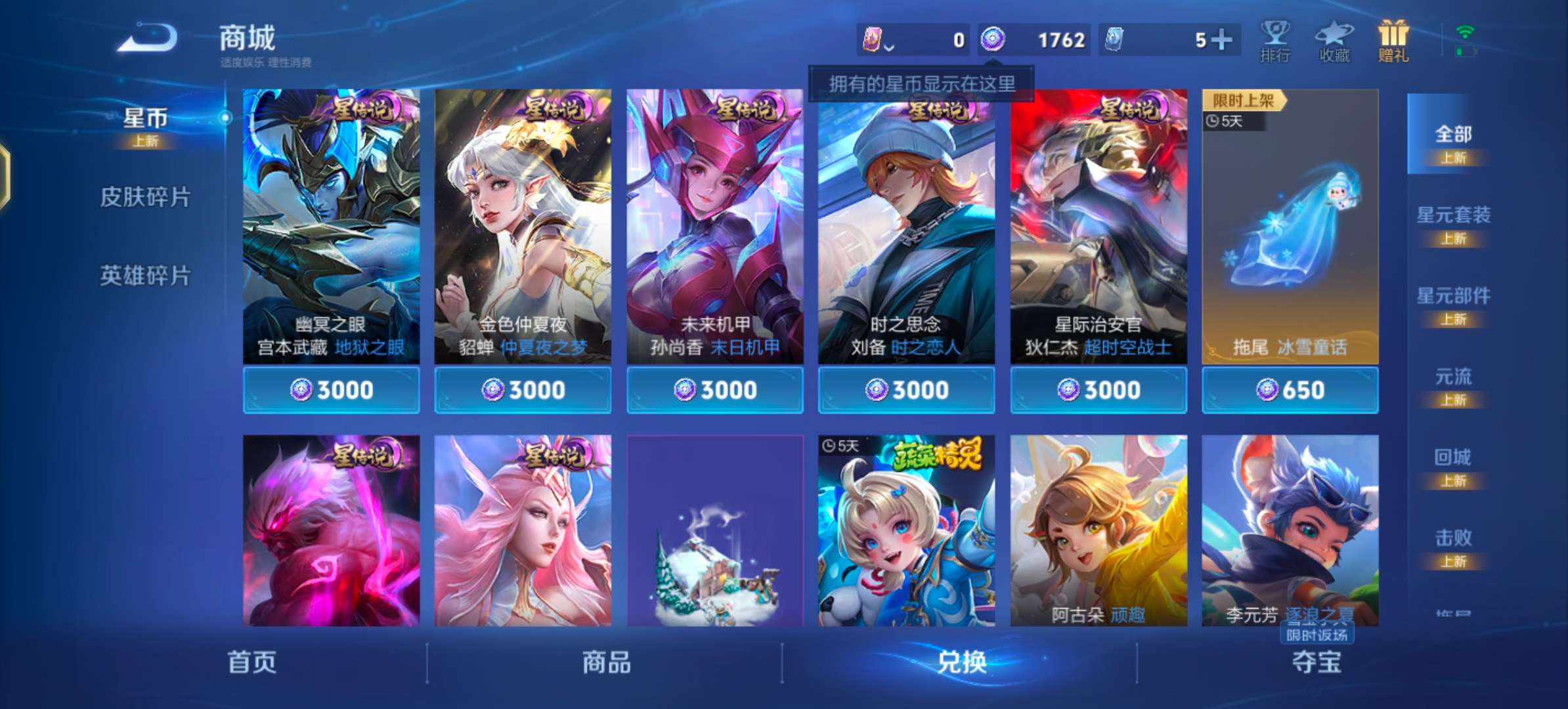Click the pink card currency icon

[873, 39]
